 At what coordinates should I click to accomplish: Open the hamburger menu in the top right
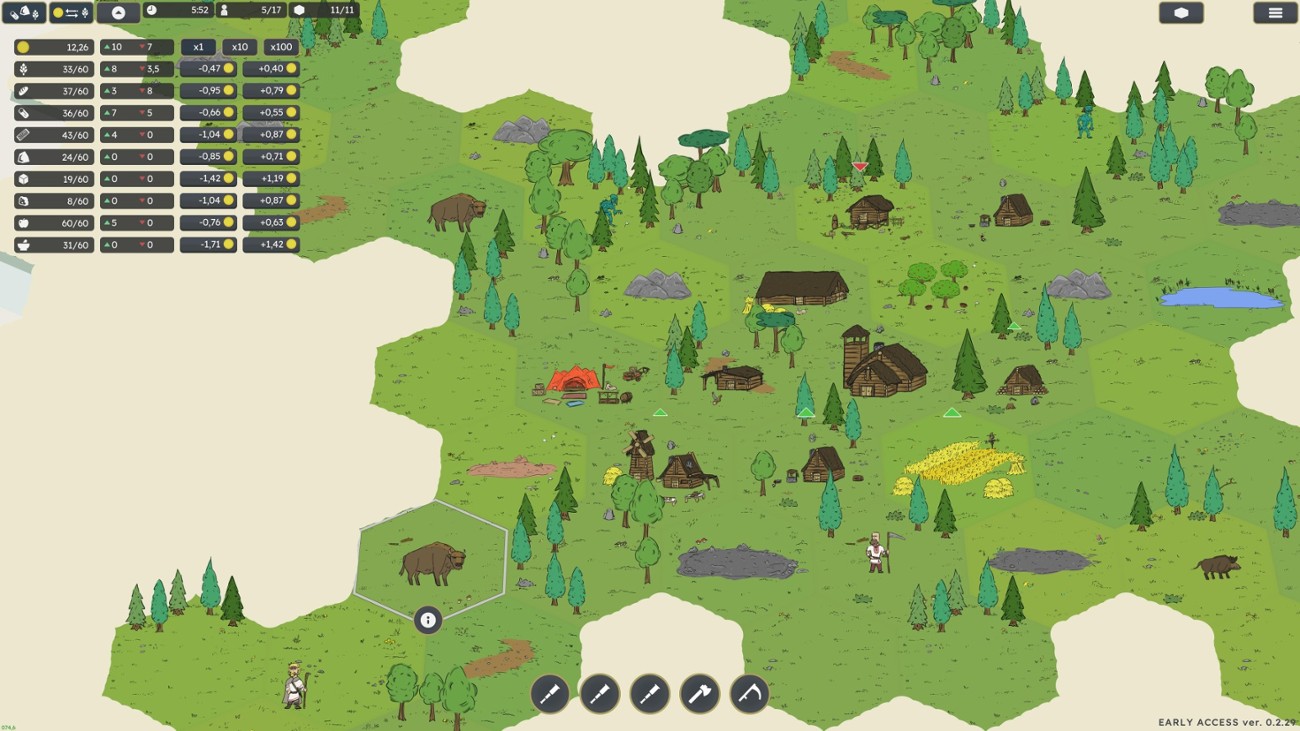(x=1272, y=13)
